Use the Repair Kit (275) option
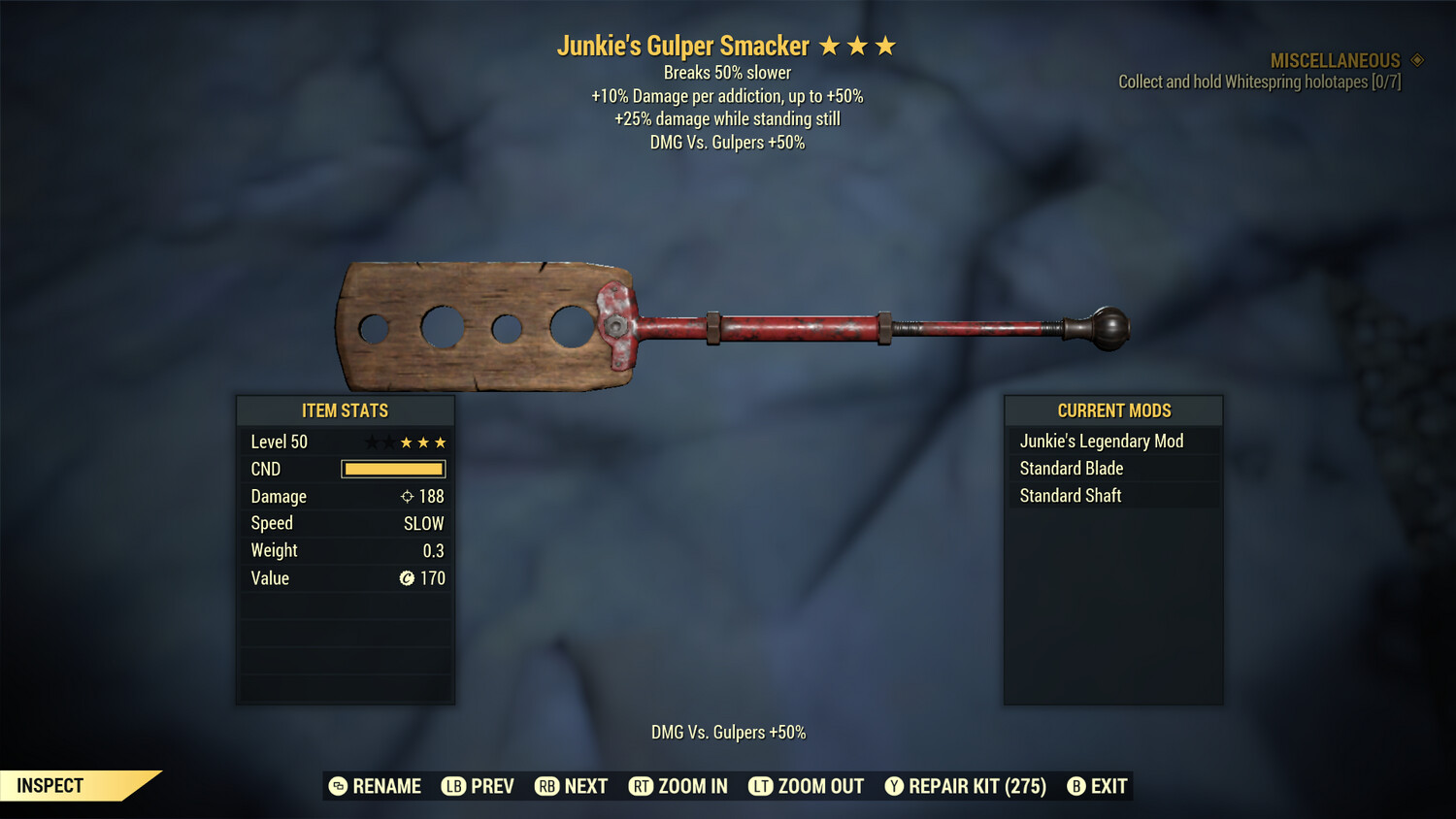Screen dimensions: 1456x819 tap(965, 786)
